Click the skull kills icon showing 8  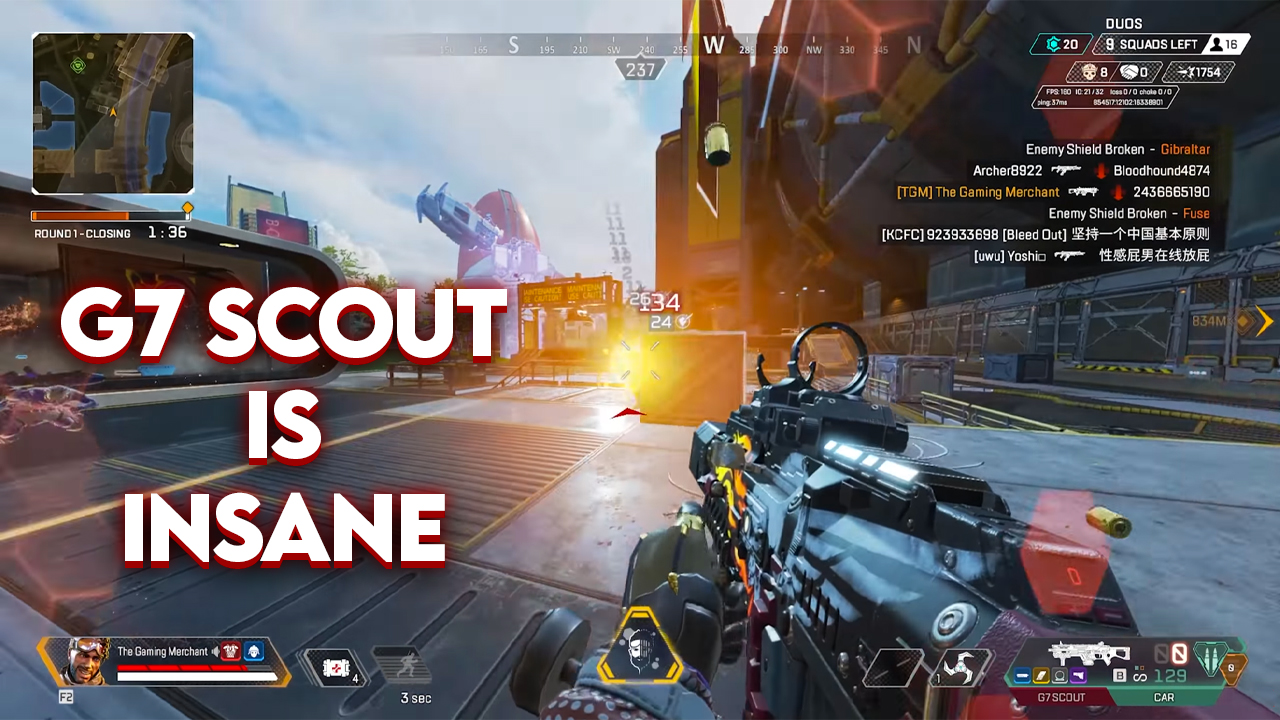click(x=1089, y=72)
